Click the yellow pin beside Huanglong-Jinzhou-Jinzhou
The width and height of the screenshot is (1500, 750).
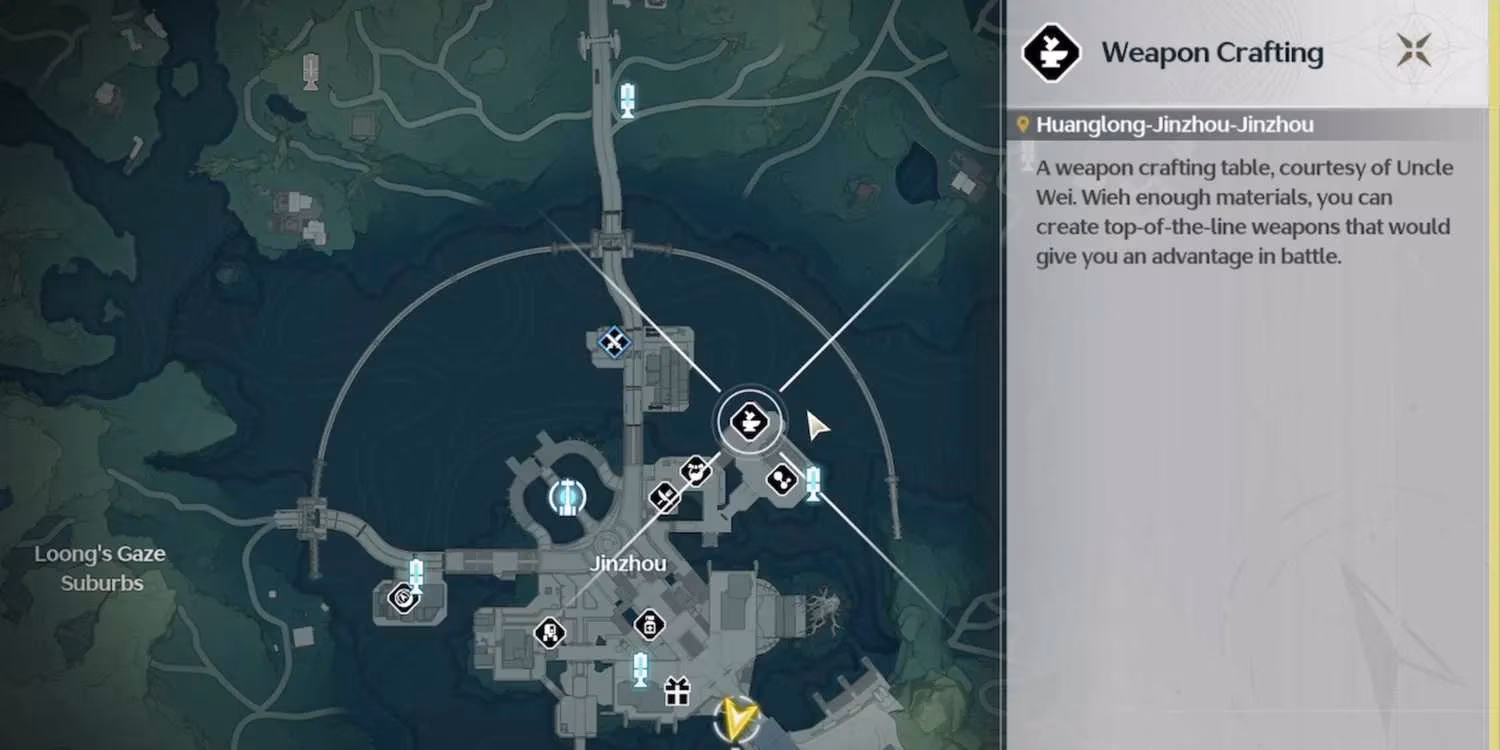(x=1021, y=124)
